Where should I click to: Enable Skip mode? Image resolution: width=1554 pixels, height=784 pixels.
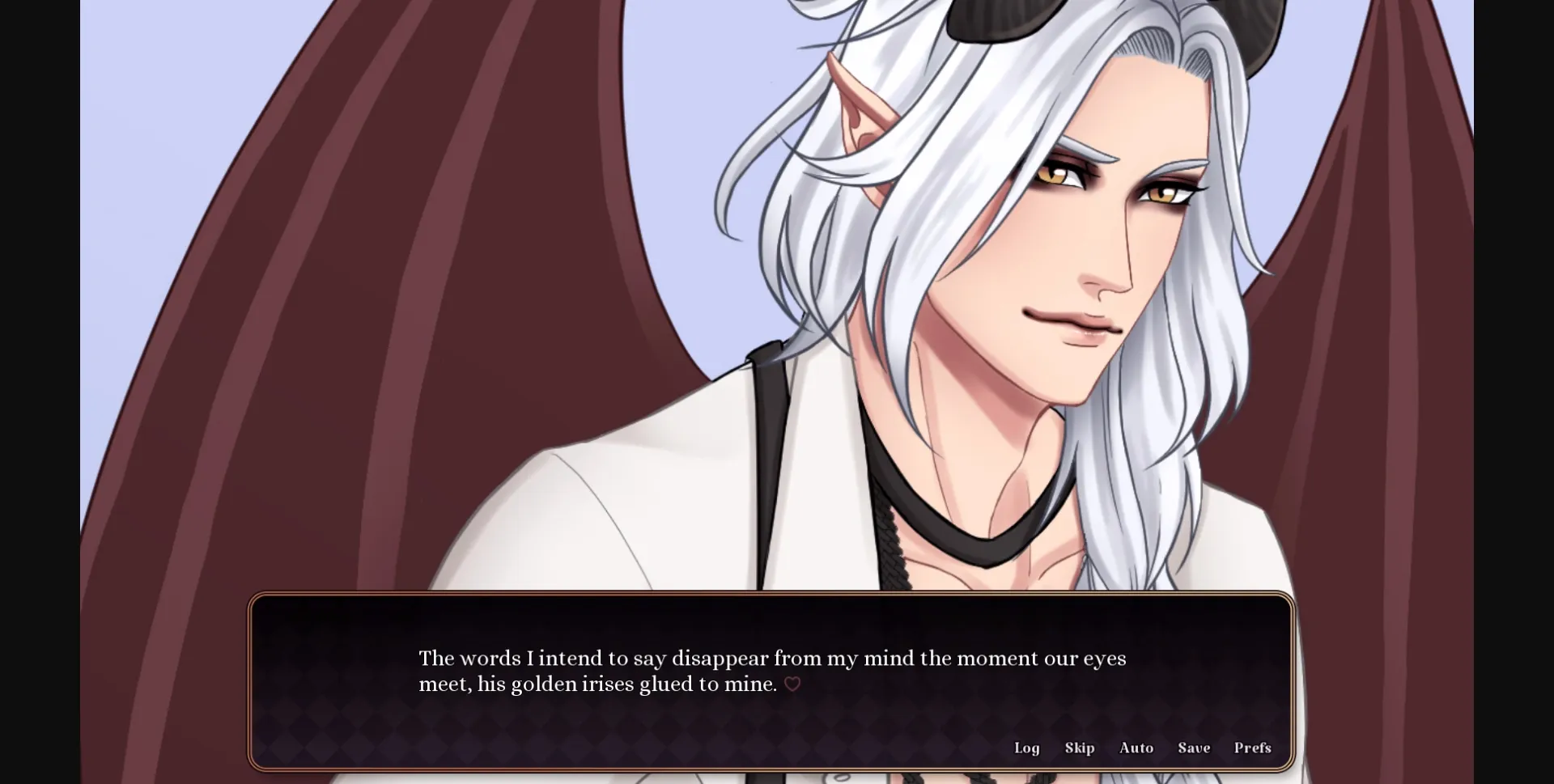point(1080,748)
